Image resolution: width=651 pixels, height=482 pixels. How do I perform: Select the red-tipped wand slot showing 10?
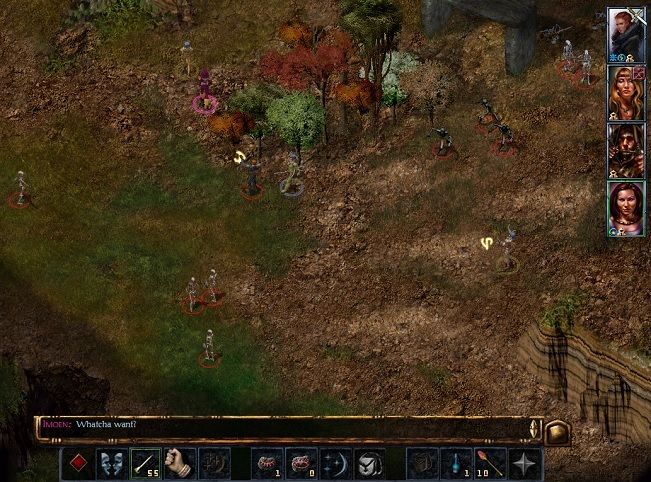pyautogui.click(x=490, y=463)
